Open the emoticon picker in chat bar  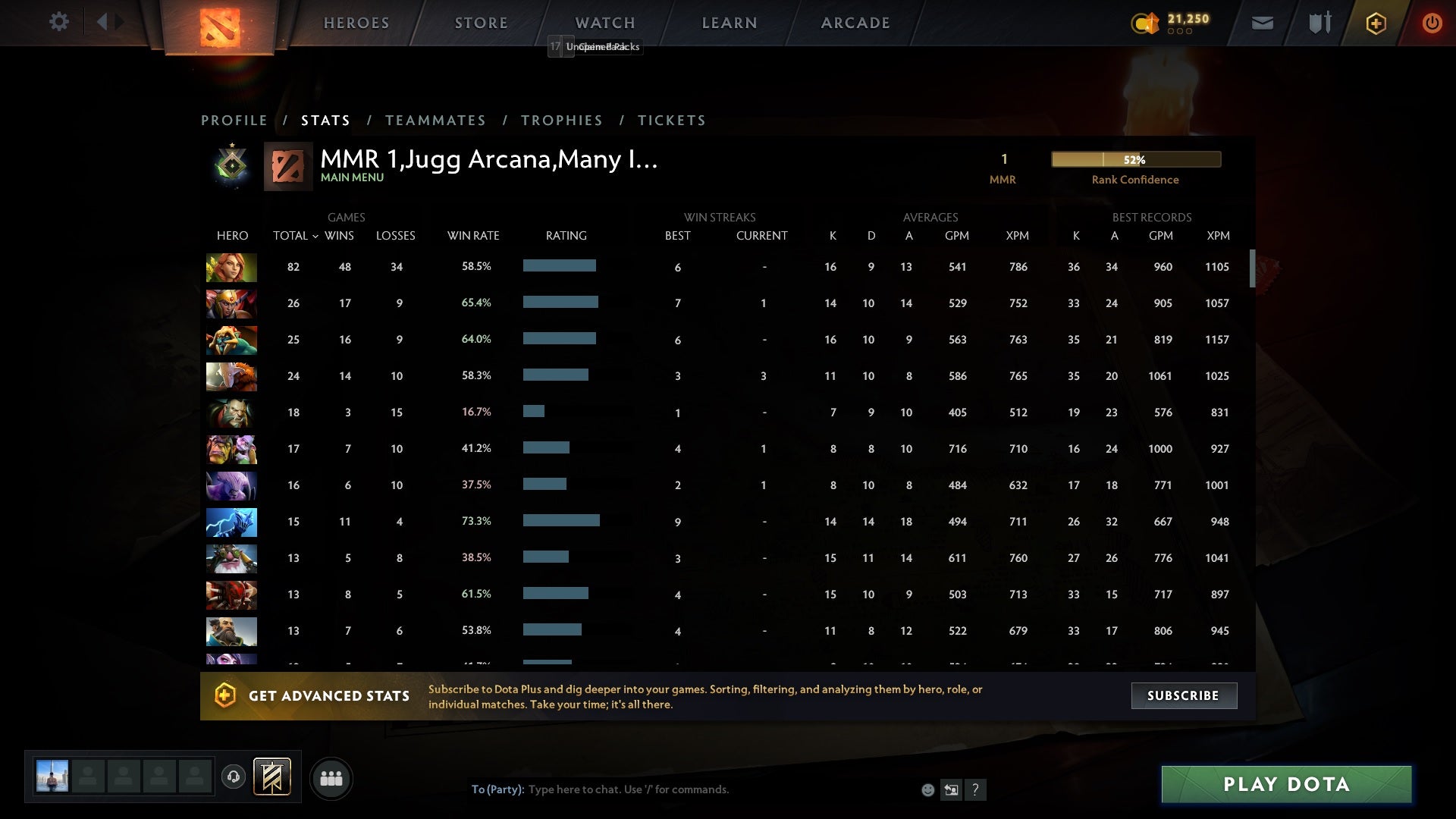(x=927, y=789)
